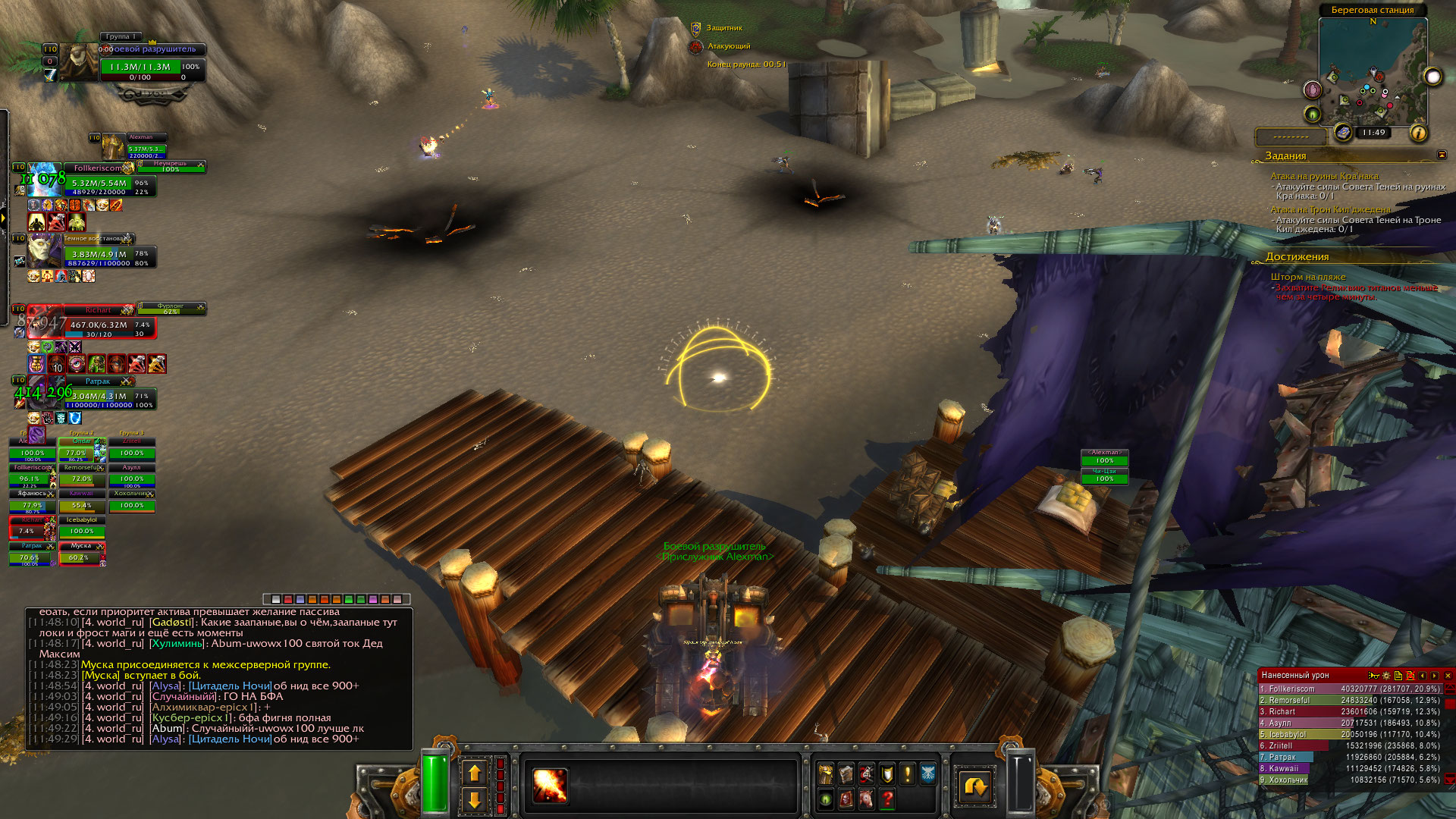Fire the vehicle's fiery cannon ability

click(x=550, y=786)
